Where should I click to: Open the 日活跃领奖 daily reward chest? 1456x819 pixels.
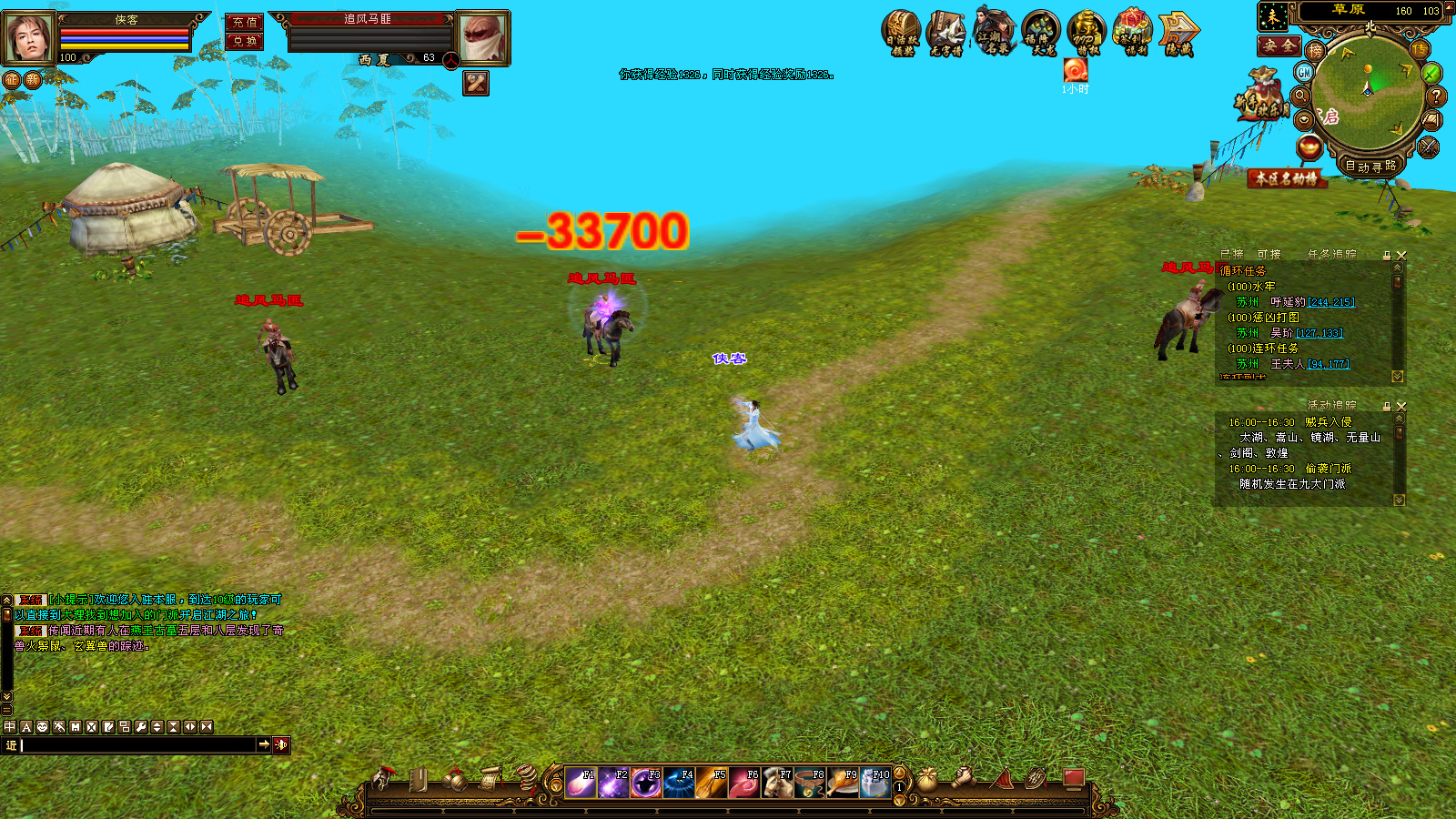pyautogui.click(x=902, y=34)
